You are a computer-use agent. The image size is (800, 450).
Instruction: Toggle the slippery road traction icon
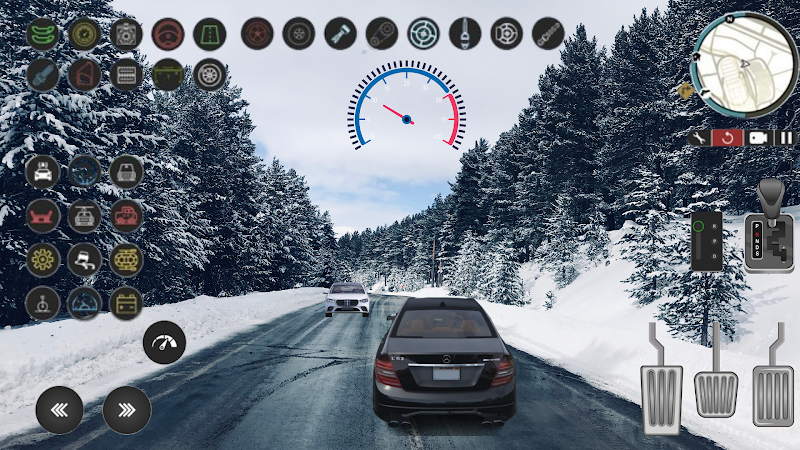click(84, 259)
